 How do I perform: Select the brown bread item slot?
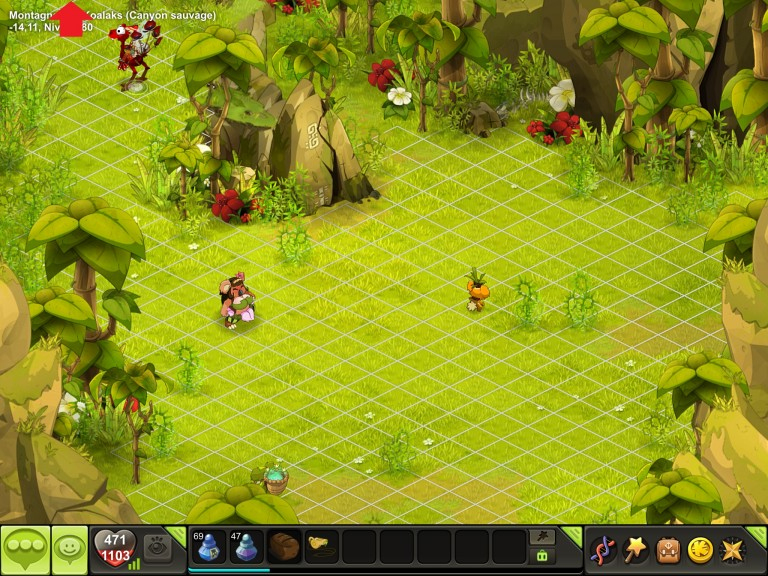coord(284,547)
